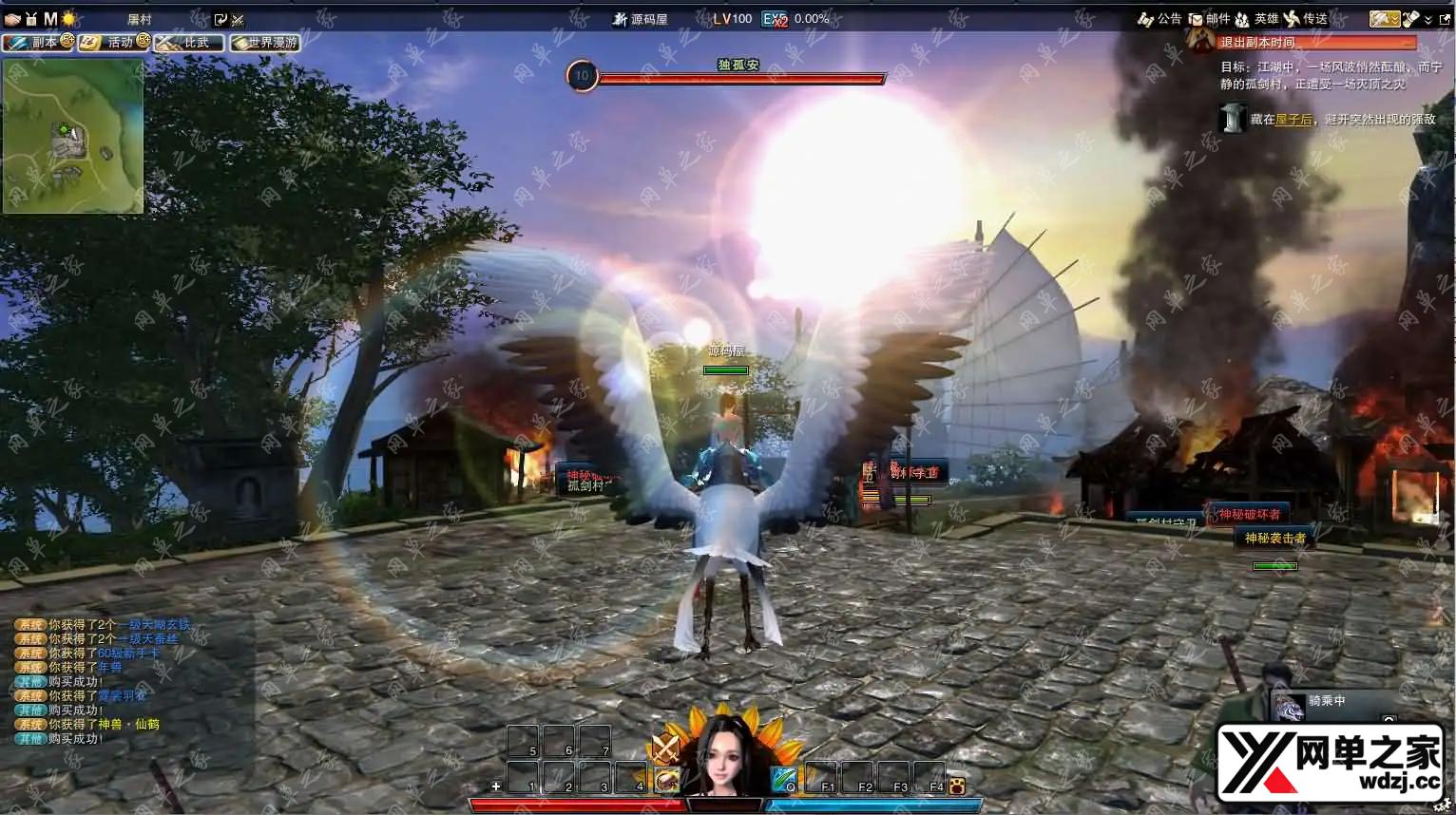Open the 公告 announcements
This screenshot has width=1456, height=815.
1159,19
